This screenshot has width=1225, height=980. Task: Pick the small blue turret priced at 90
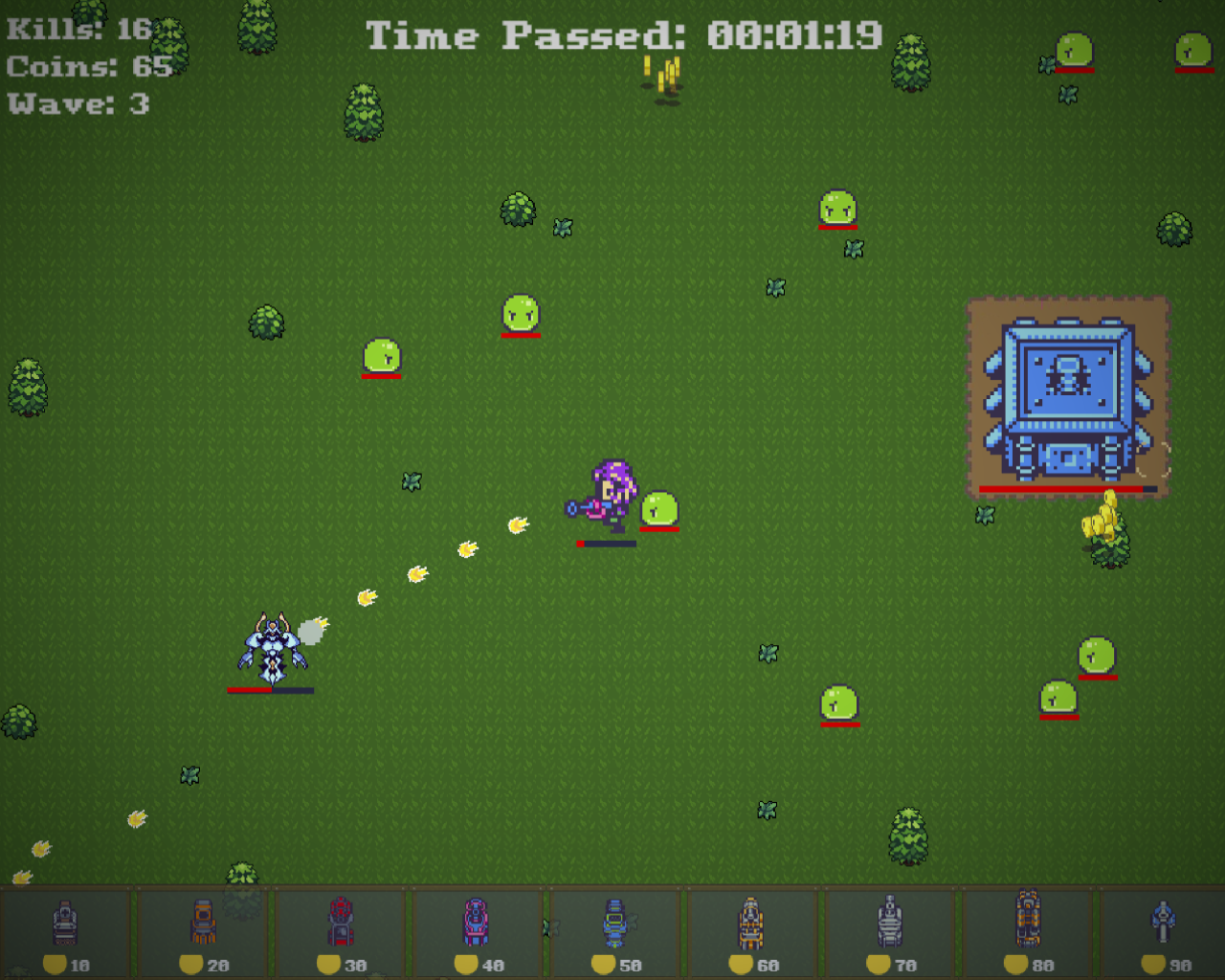pos(1164,932)
